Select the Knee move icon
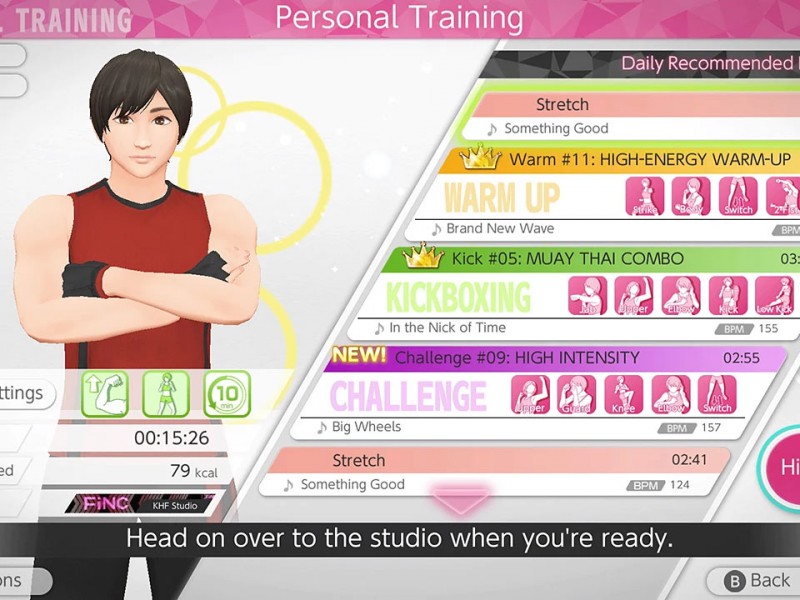This screenshot has height=600, width=800. pos(623,395)
